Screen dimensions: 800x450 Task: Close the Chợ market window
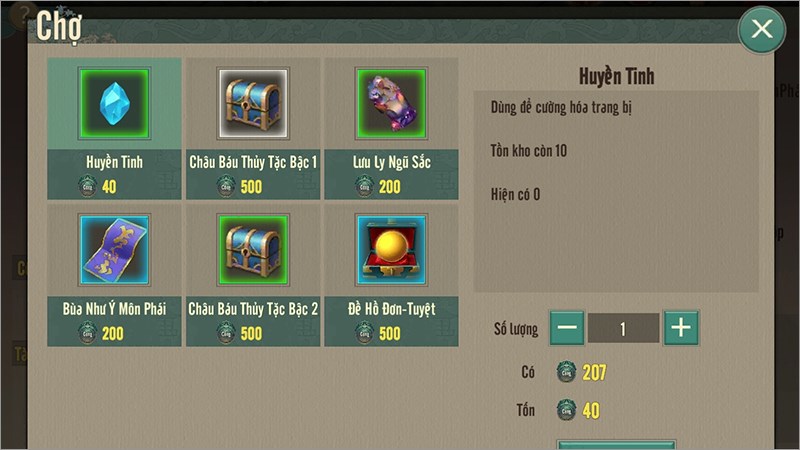762,30
